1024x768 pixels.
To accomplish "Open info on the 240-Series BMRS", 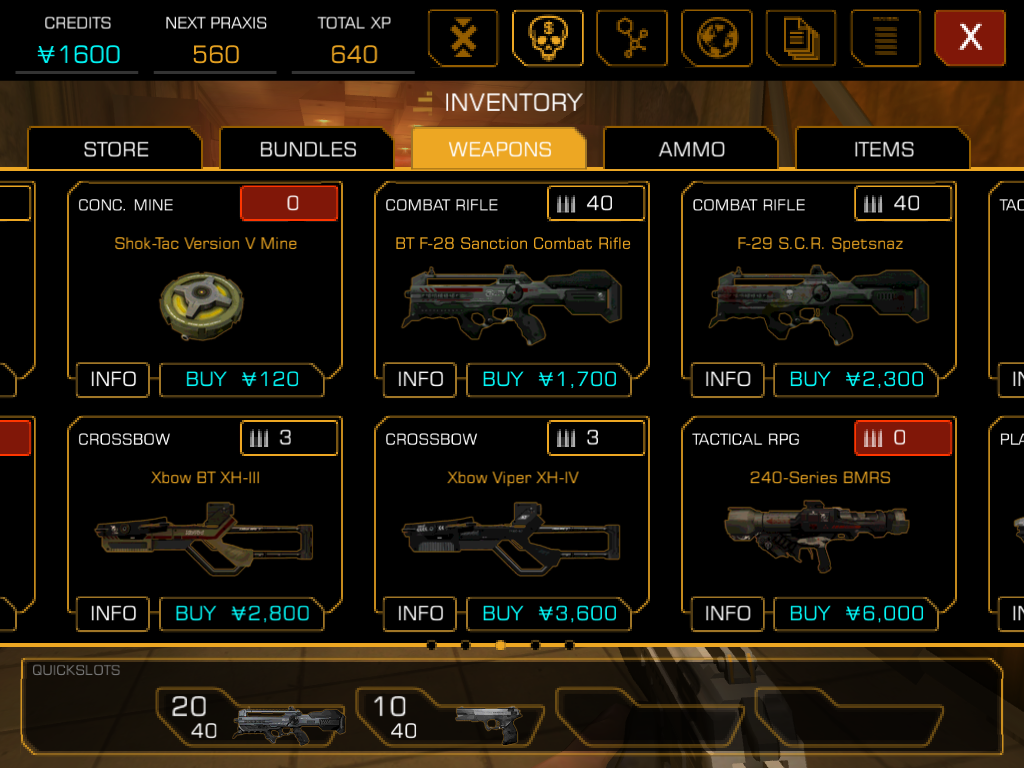I will (x=727, y=614).
